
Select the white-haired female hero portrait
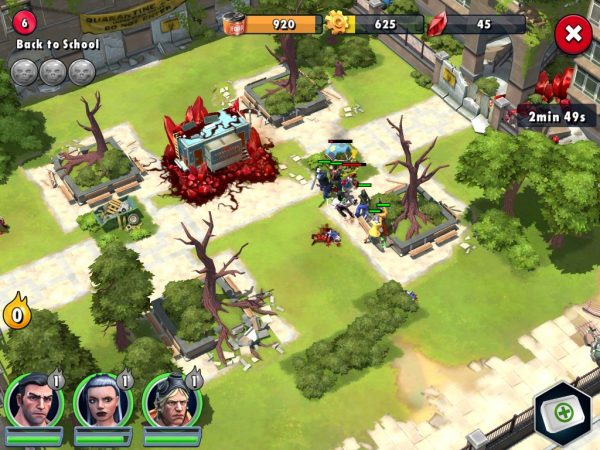click(x=102, y=400)
